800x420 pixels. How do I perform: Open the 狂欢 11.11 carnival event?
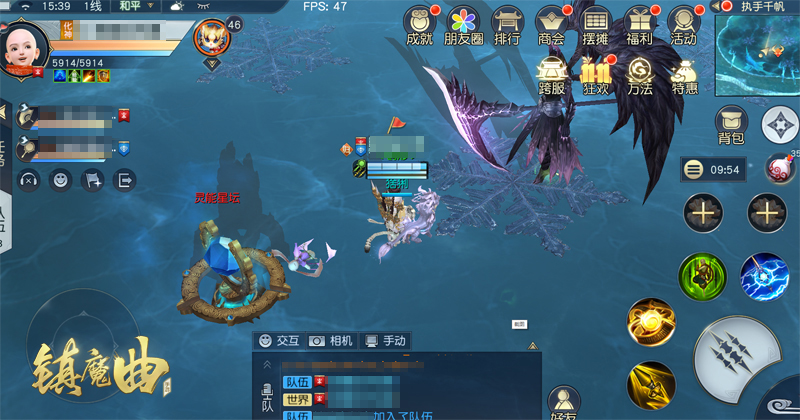tap(596, 76)
